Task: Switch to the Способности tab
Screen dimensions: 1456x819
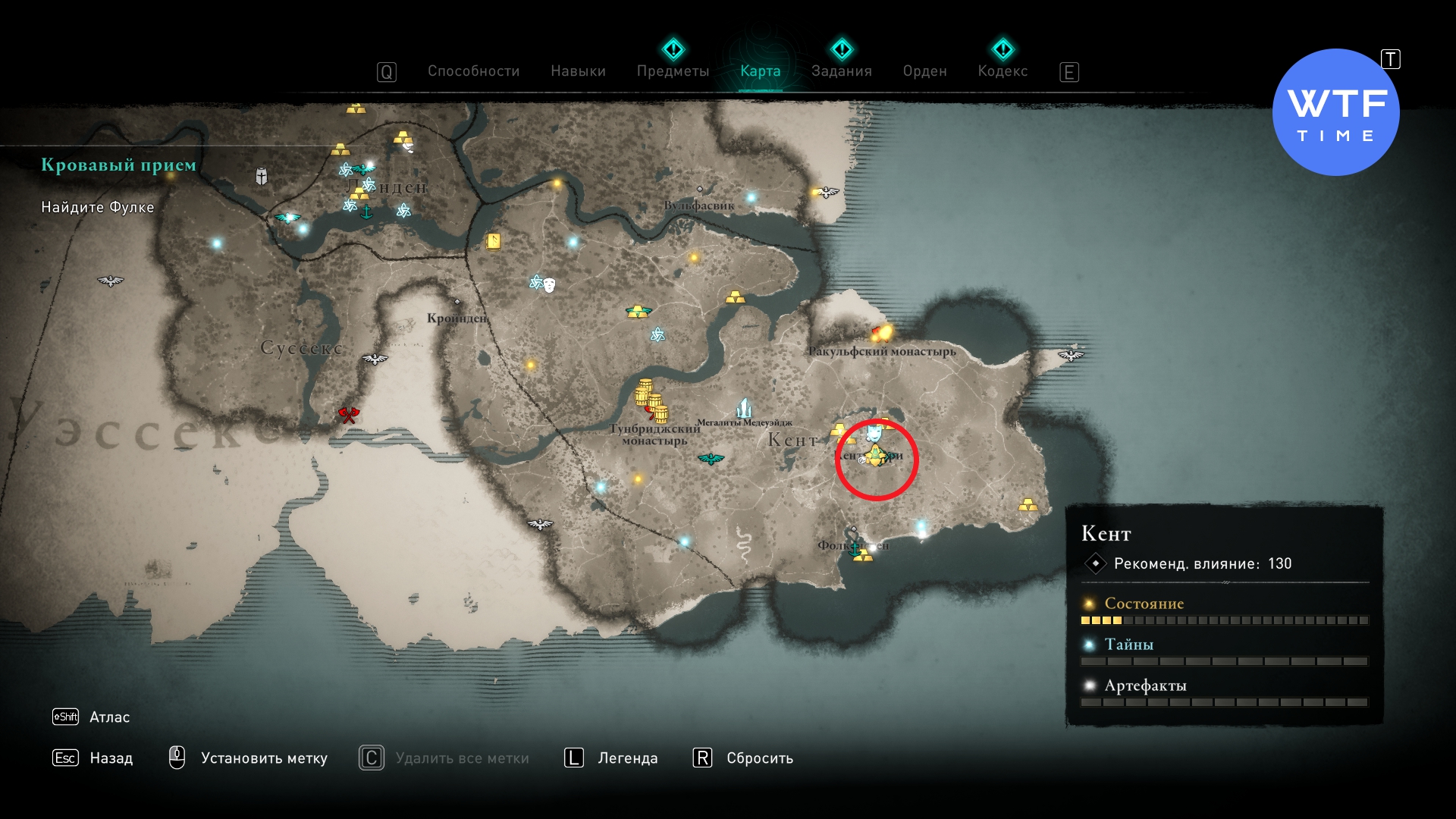Action: (473, 71)
